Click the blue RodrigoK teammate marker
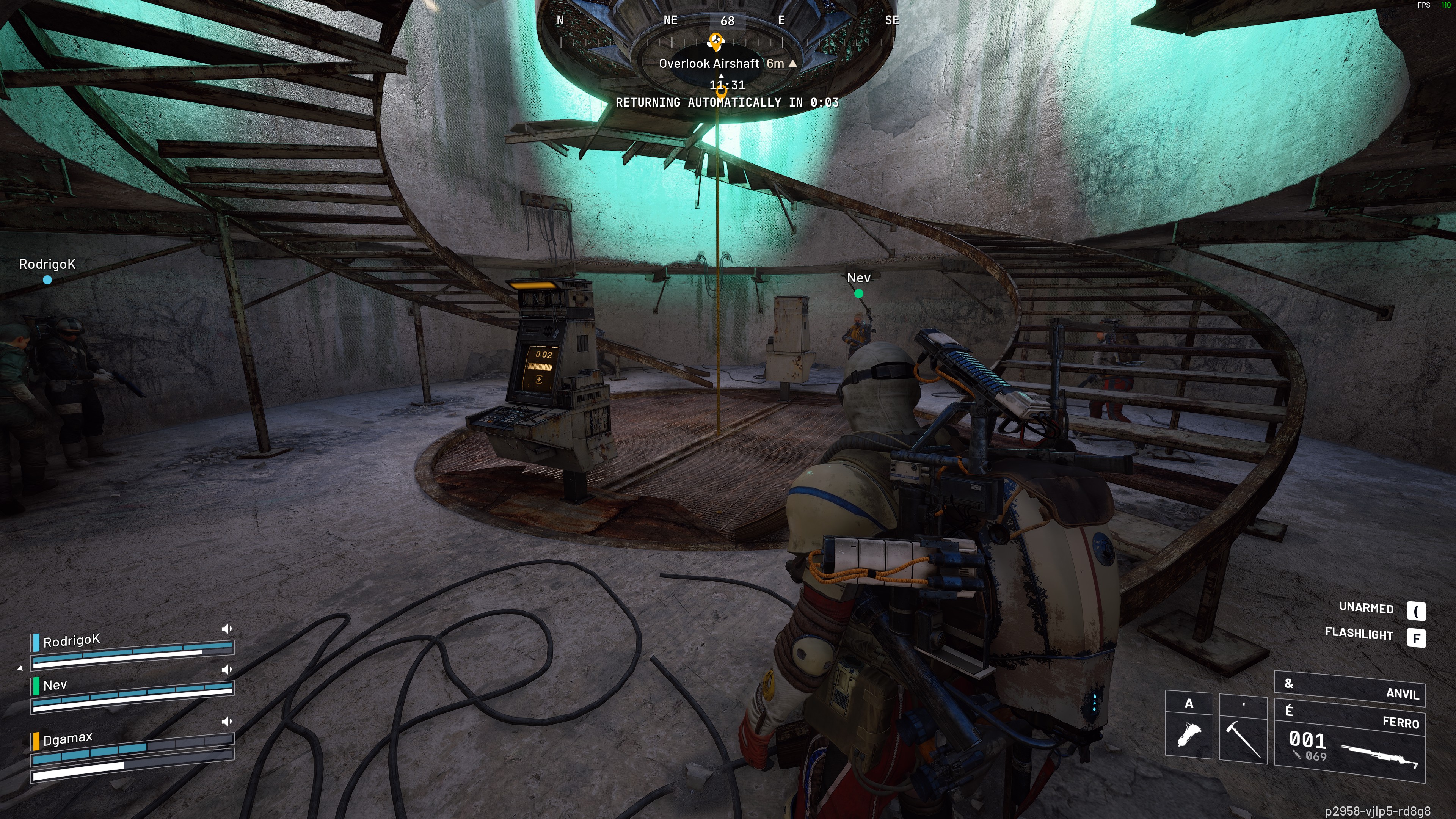Image resolution: width=1456 pixels, height=819 pixels. [47, 279]
